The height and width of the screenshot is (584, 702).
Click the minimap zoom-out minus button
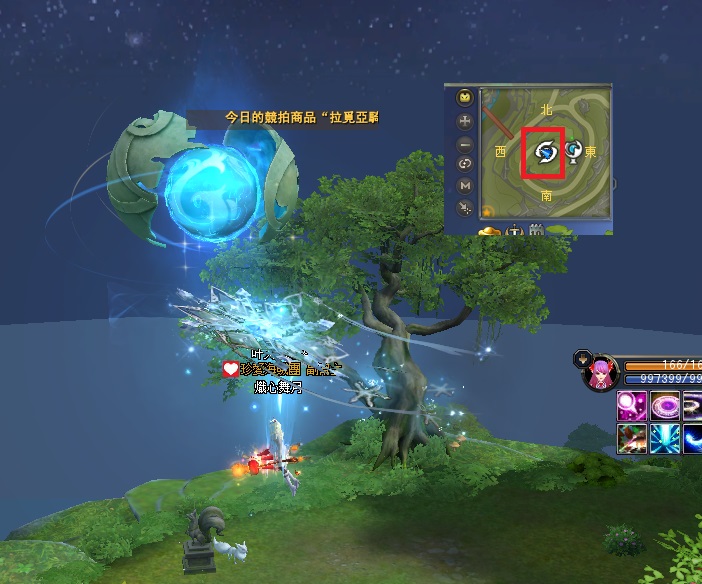[x=464, y=144]
